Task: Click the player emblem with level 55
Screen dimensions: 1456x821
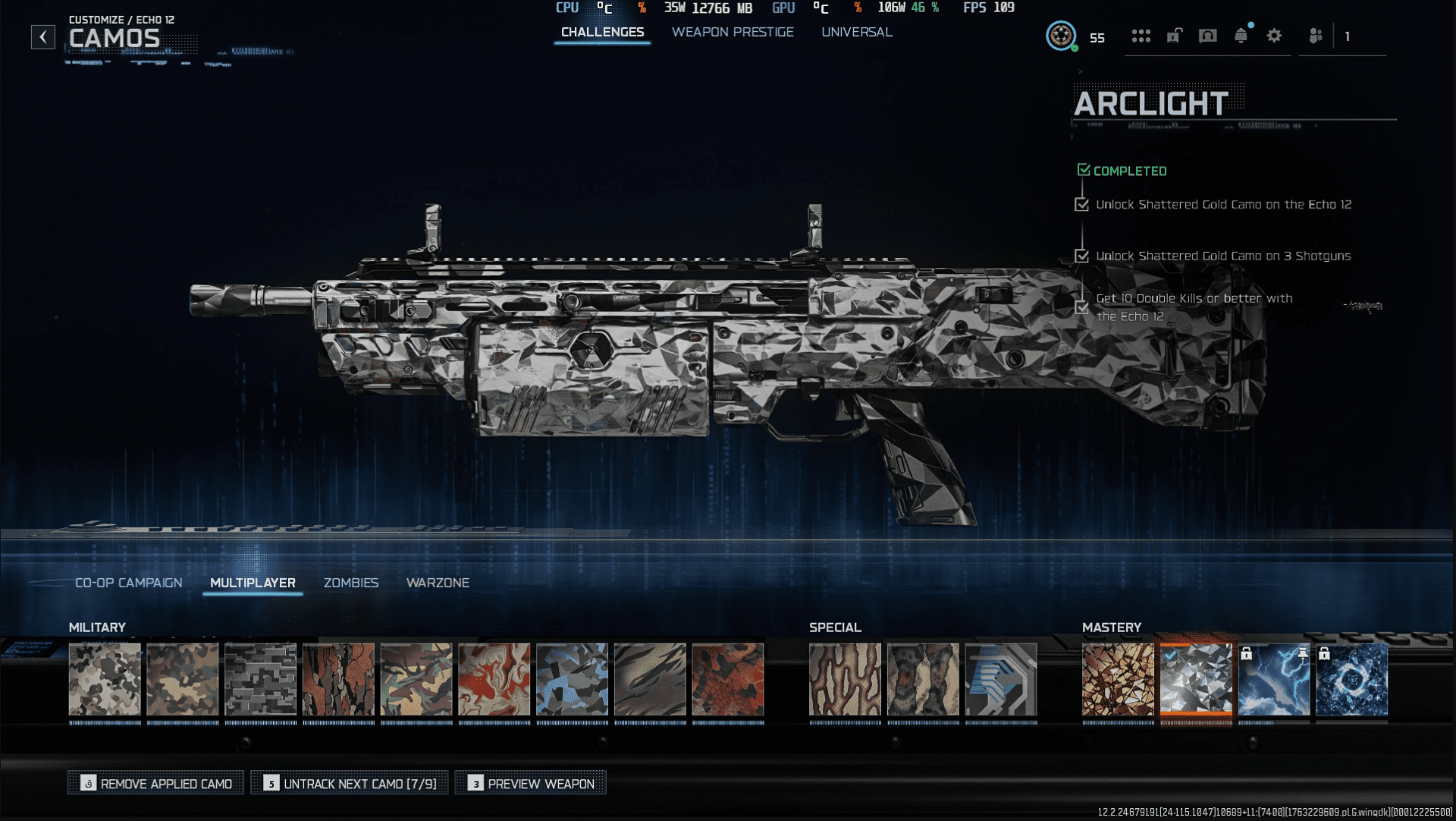Action: pos(1062,36)
